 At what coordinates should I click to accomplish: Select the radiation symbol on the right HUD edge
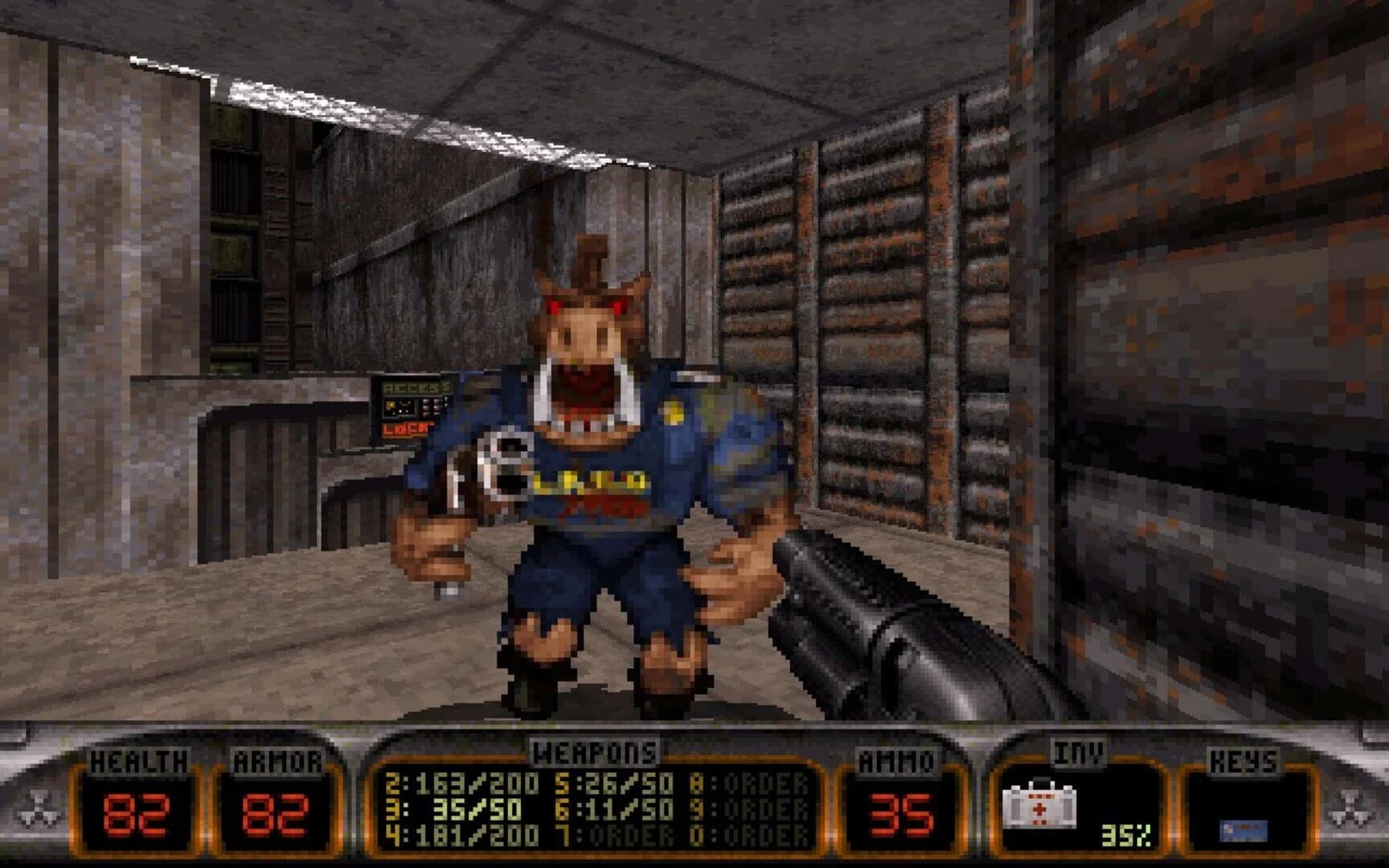click(x=1350, y=808)
